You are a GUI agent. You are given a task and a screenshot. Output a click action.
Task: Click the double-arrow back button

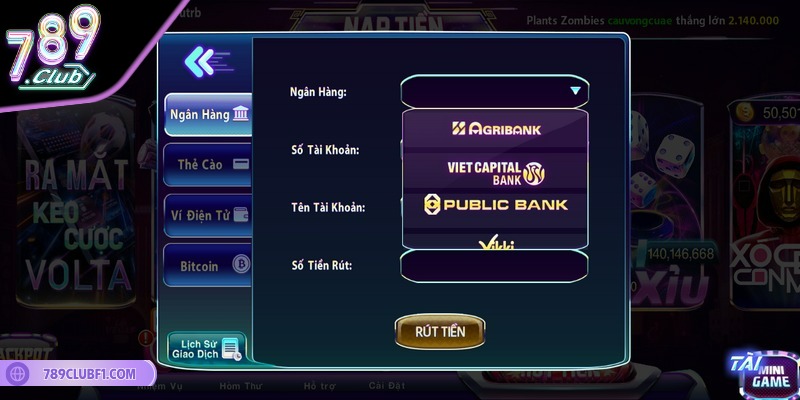coord(206,62)
